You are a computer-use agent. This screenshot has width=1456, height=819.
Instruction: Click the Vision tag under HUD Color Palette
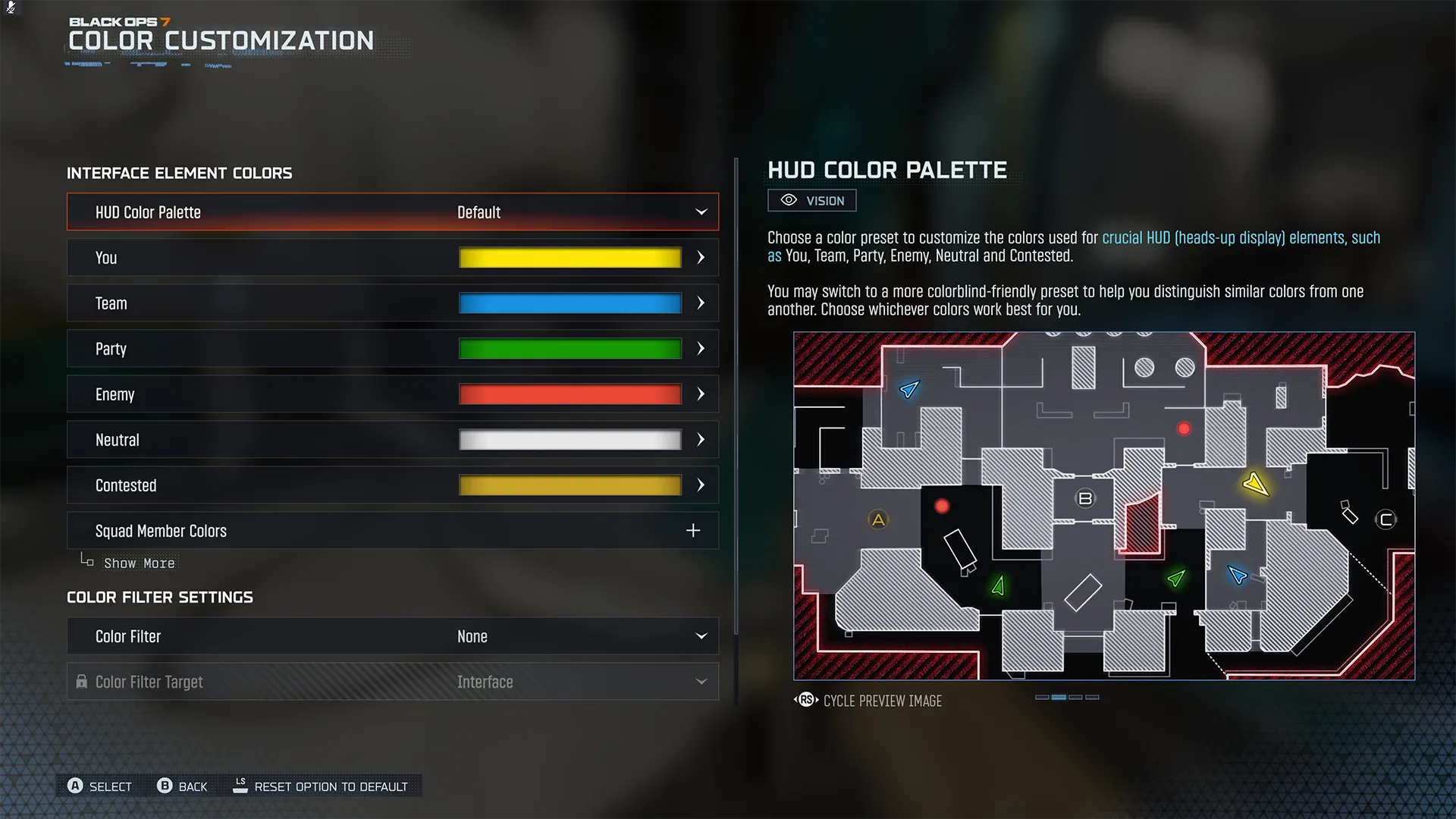click(812, 200)
